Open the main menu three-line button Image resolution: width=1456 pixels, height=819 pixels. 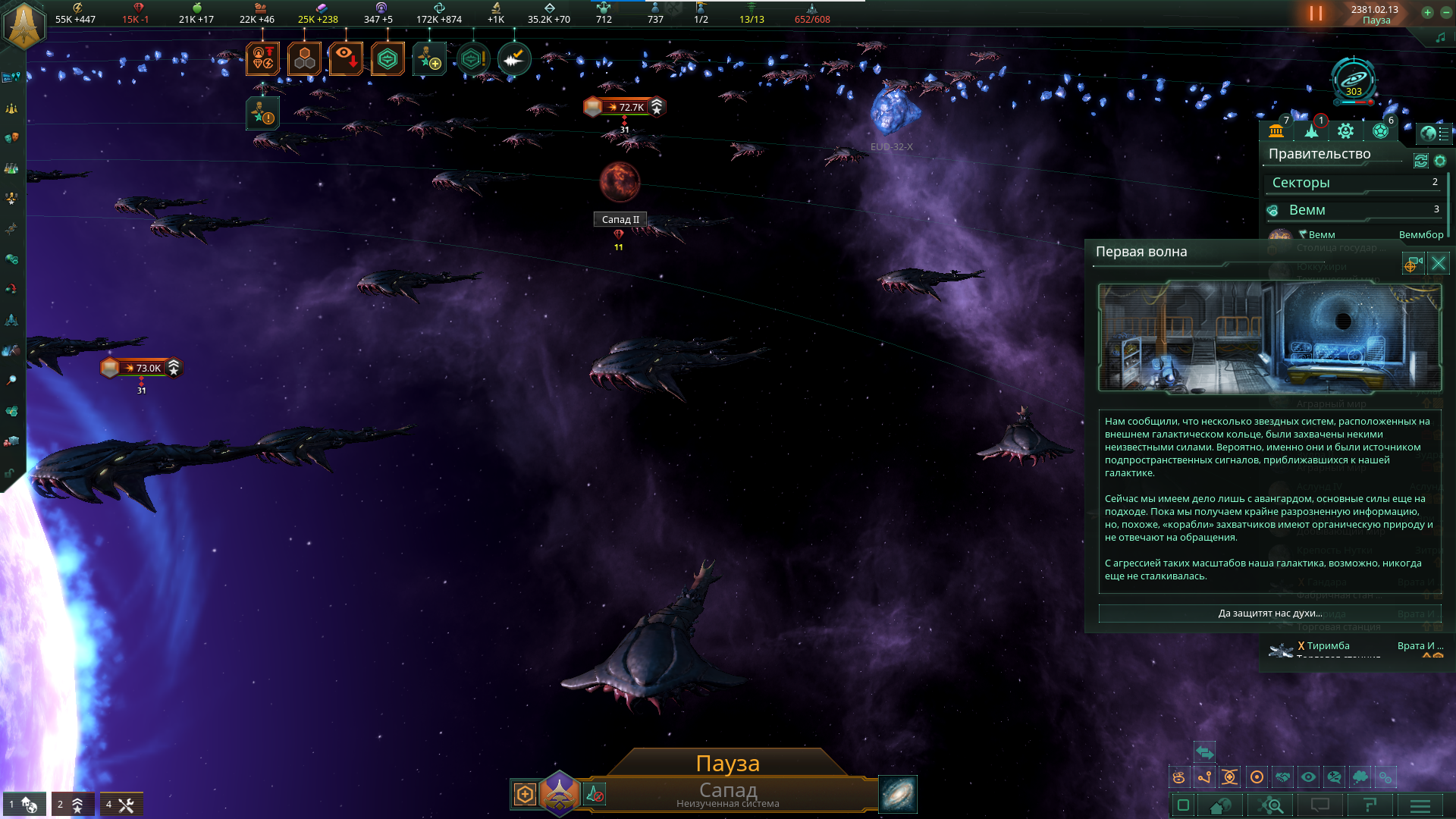(x=1420, y=805)
